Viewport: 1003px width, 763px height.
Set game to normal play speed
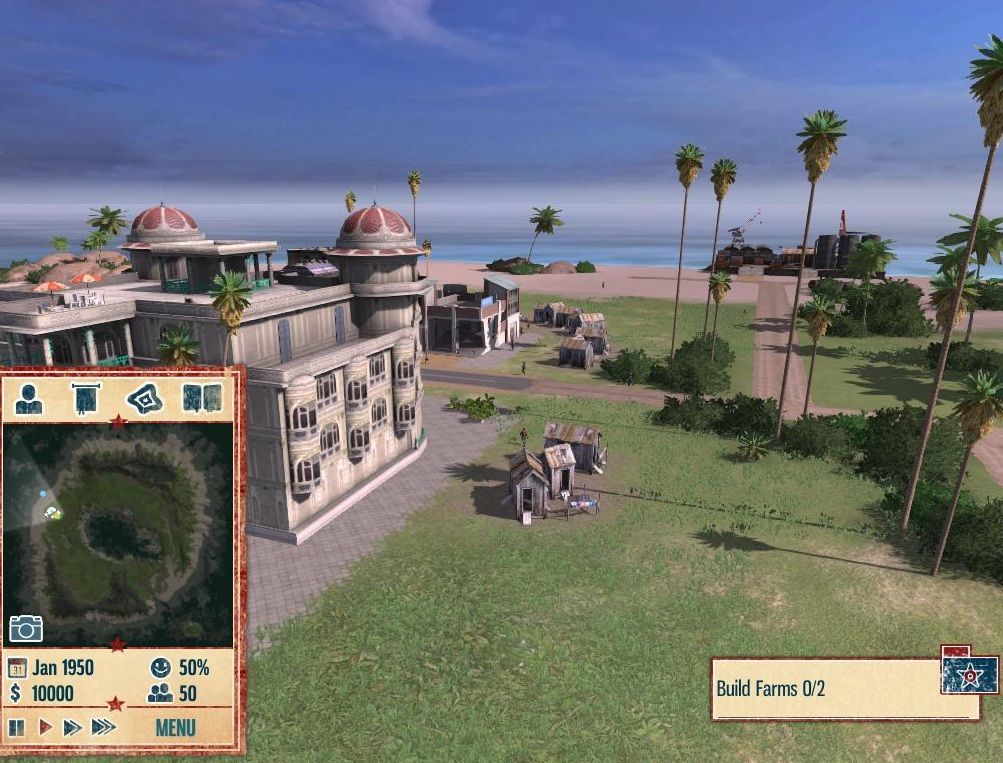44,727
